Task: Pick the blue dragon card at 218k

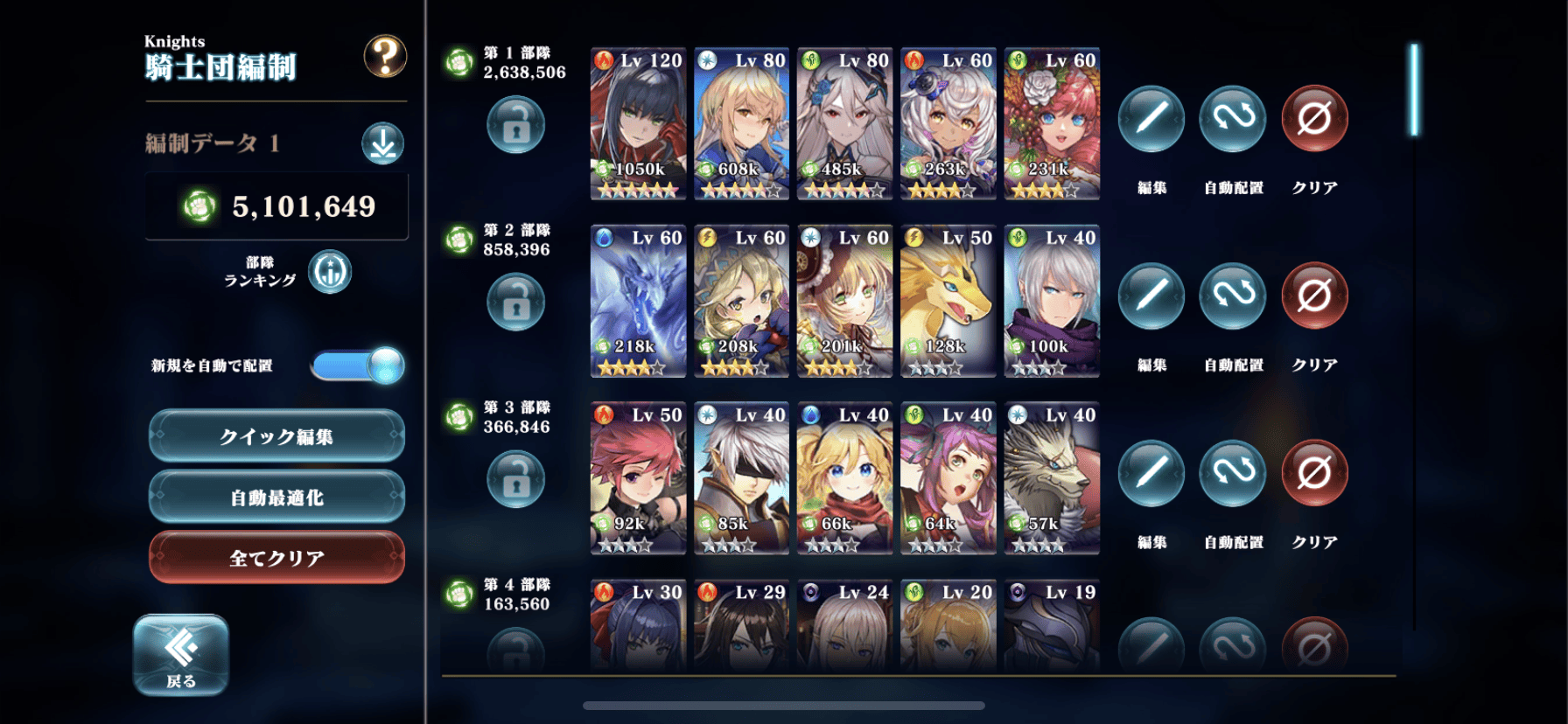Action: click(x=638, y=301)
